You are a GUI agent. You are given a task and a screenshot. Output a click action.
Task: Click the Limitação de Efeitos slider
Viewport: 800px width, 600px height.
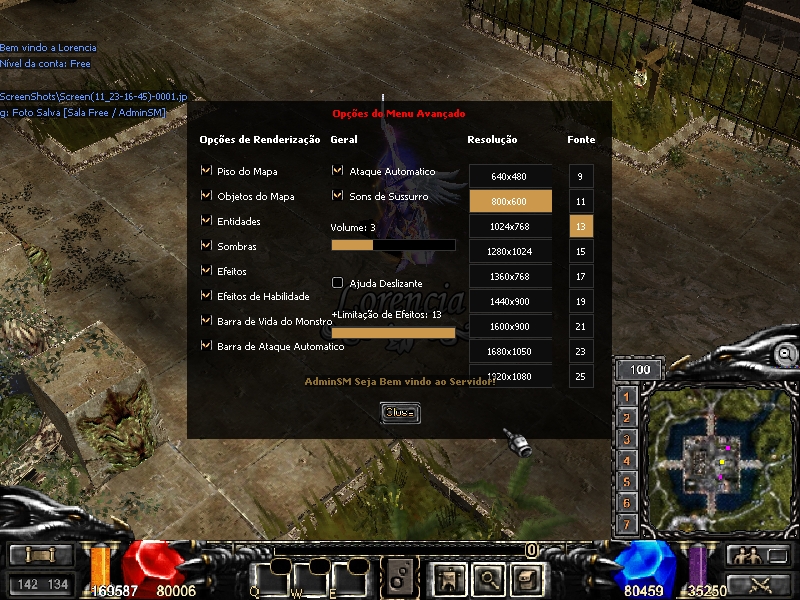[393, 333]
